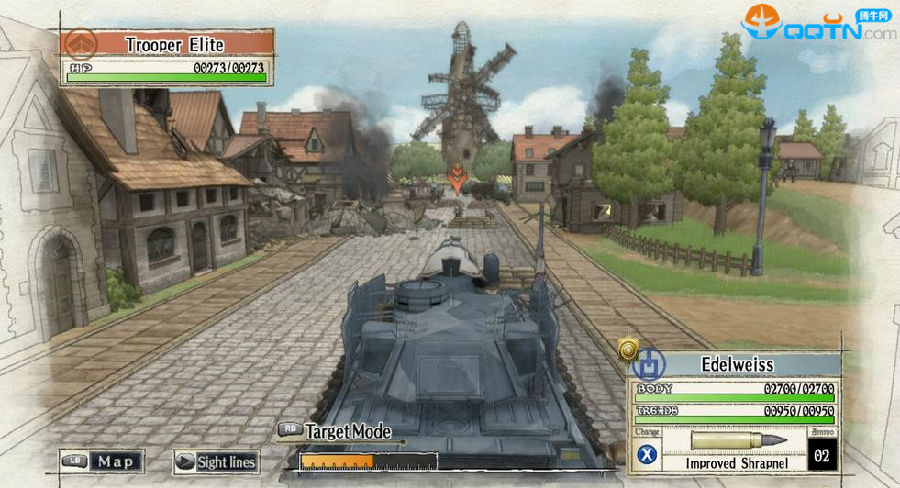Image resolution: width=900 pixels, height=488 pixels.
Task: Open the Map view
Action: pyautogui.click(x=102, y=461)
